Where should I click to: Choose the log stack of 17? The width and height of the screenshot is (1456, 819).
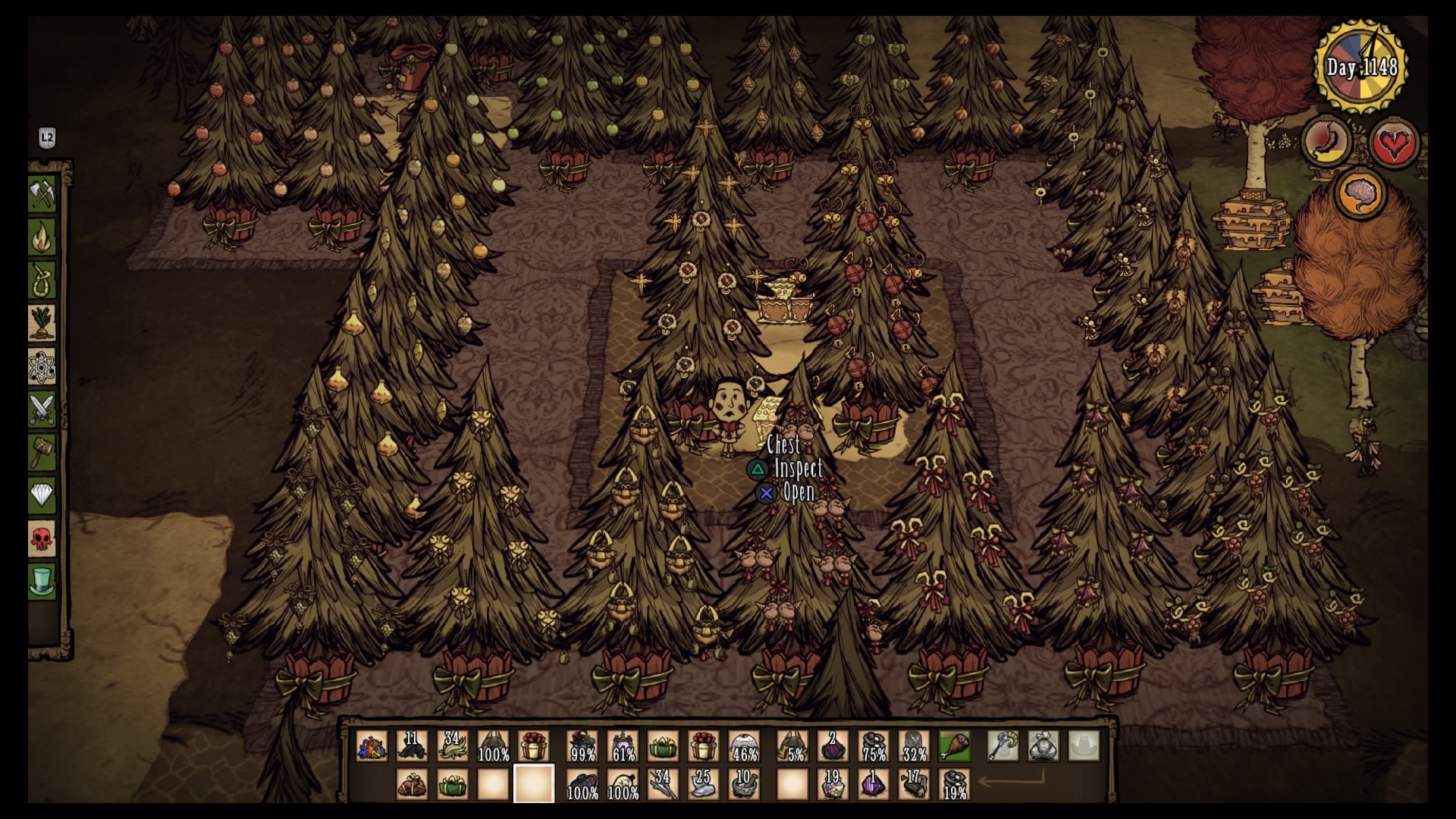pos(913,784)
